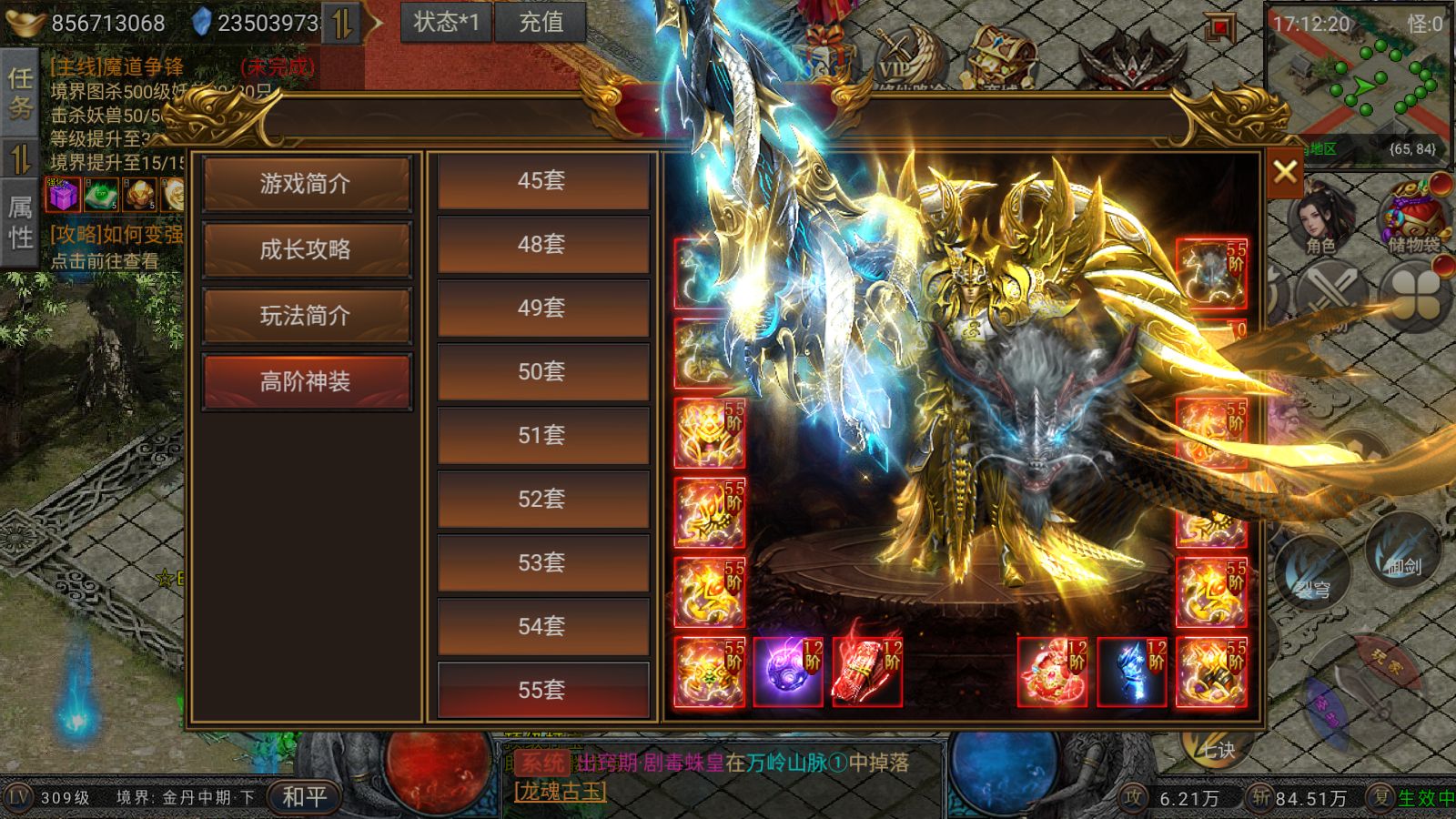
Task: Open the 游戏简介 section
Action: [x=306, y=184]
